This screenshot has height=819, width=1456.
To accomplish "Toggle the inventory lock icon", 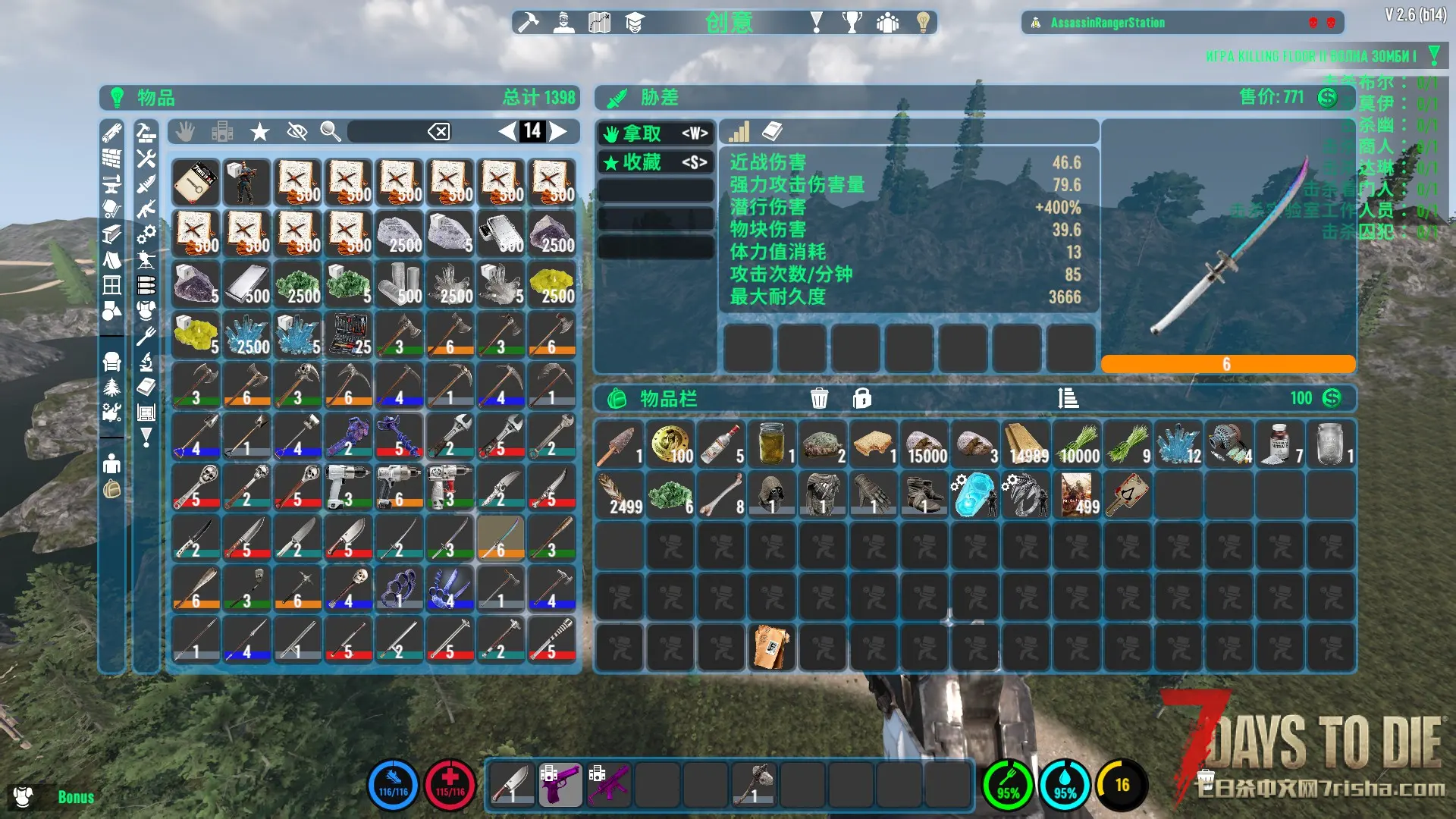I will pos(861,398).
